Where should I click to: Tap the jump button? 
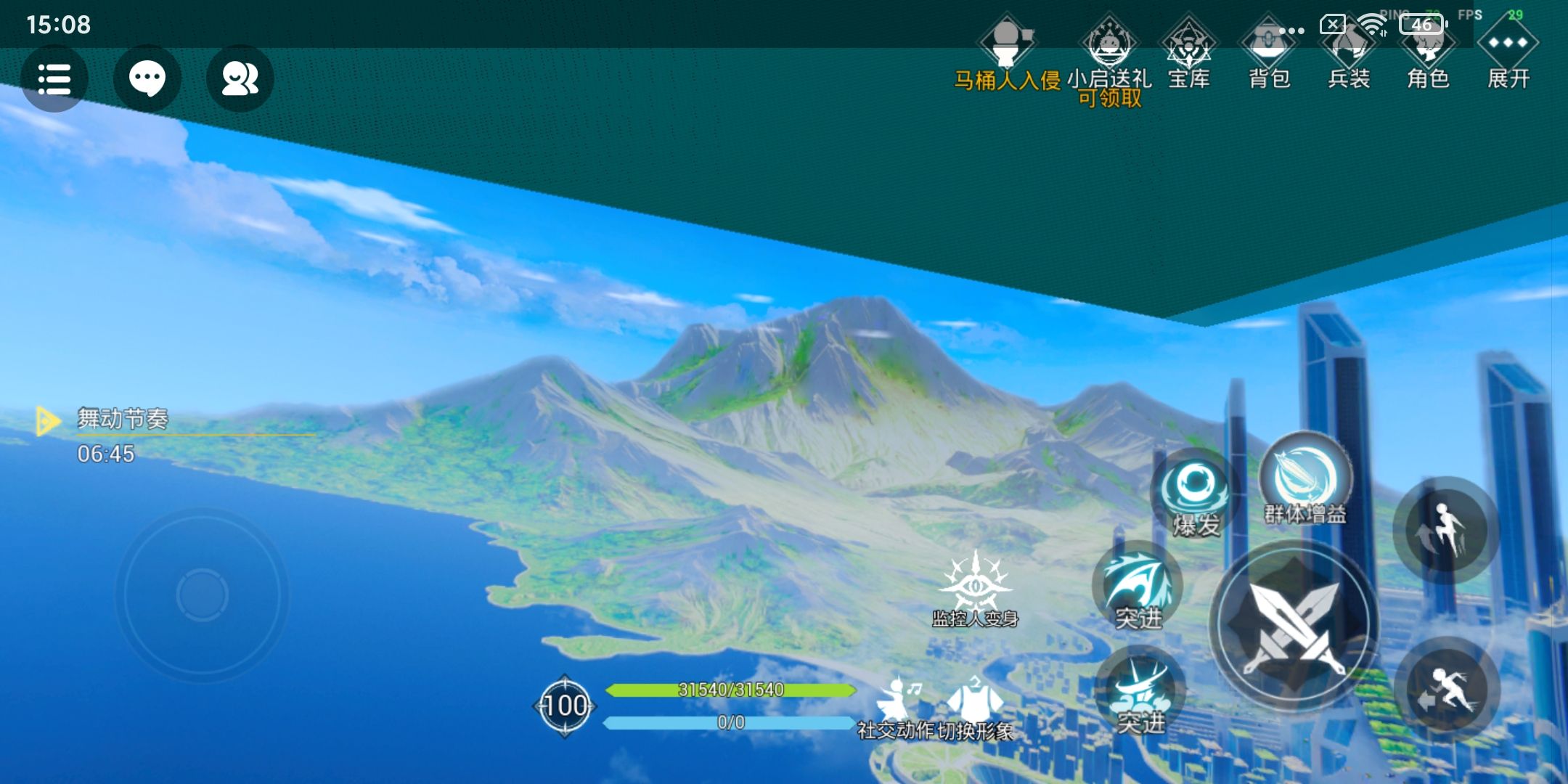(1446, 530)
